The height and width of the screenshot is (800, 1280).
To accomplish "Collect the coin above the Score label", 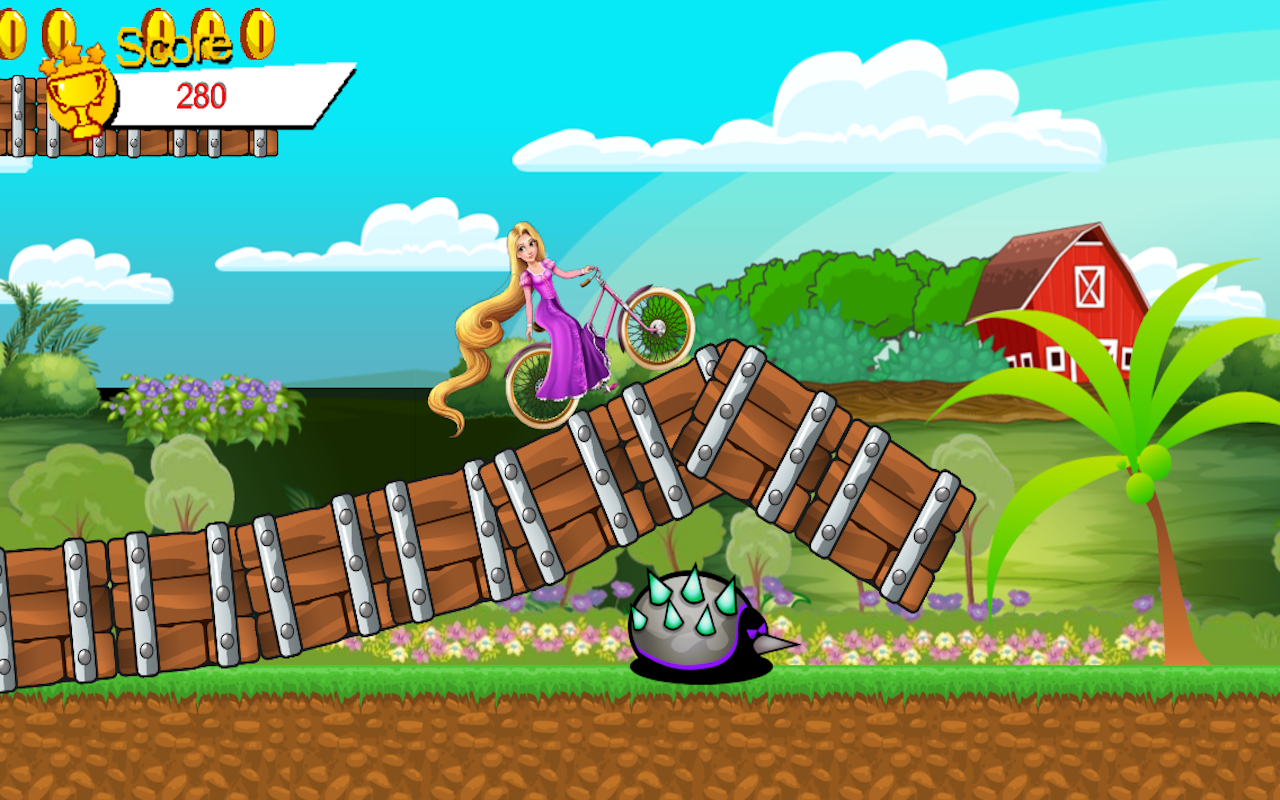I will [x=160, y=28].
